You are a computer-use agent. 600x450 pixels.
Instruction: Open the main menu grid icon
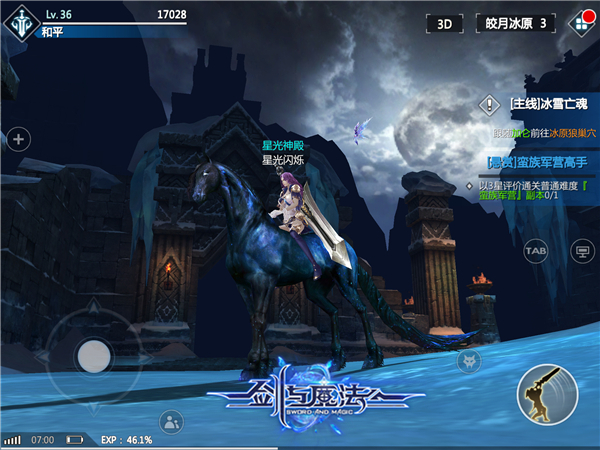click(579, 23)
